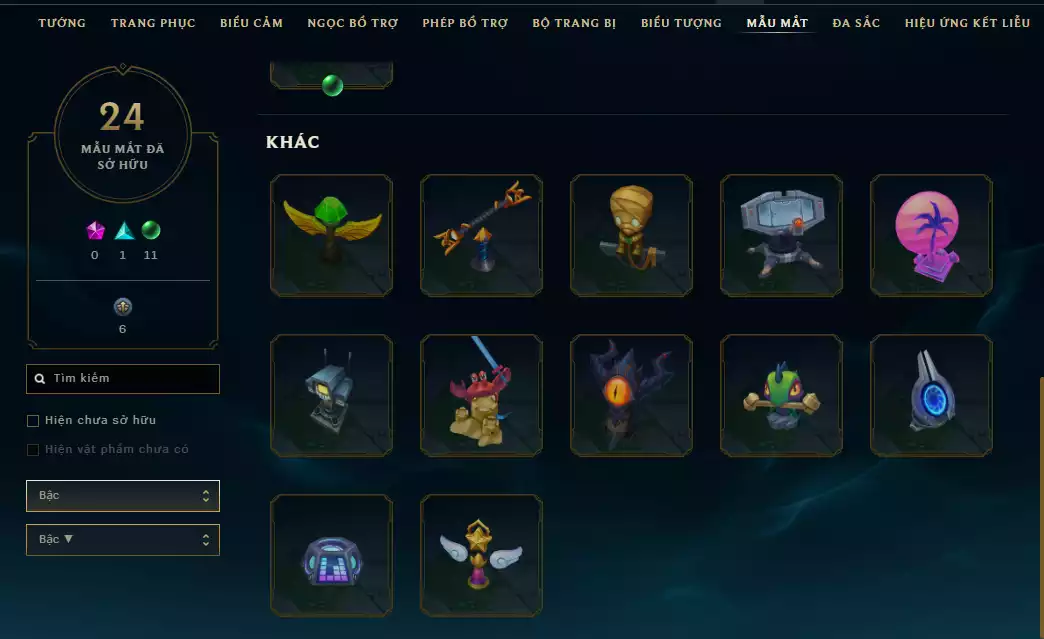The image size is (1044, 639).
Task: Open the Đa Sắc tab
Action: point(856,23)
